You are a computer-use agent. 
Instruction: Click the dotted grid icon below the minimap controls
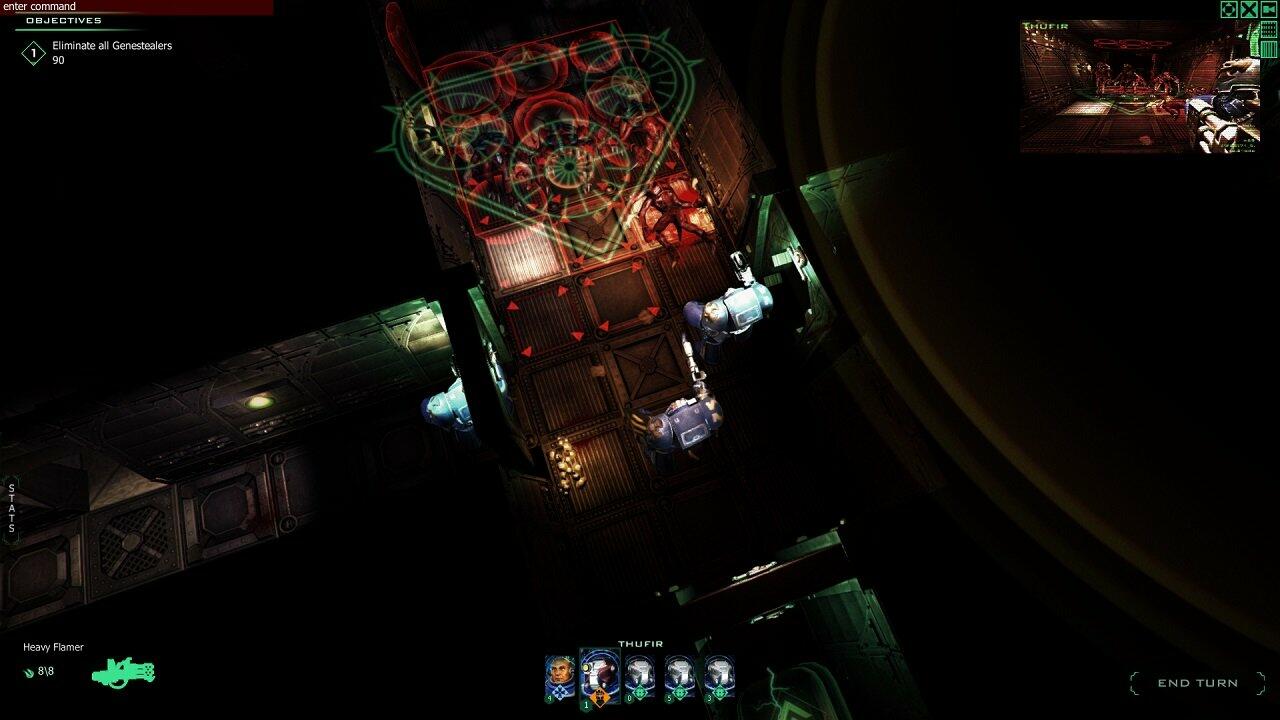click(1267, 30)
